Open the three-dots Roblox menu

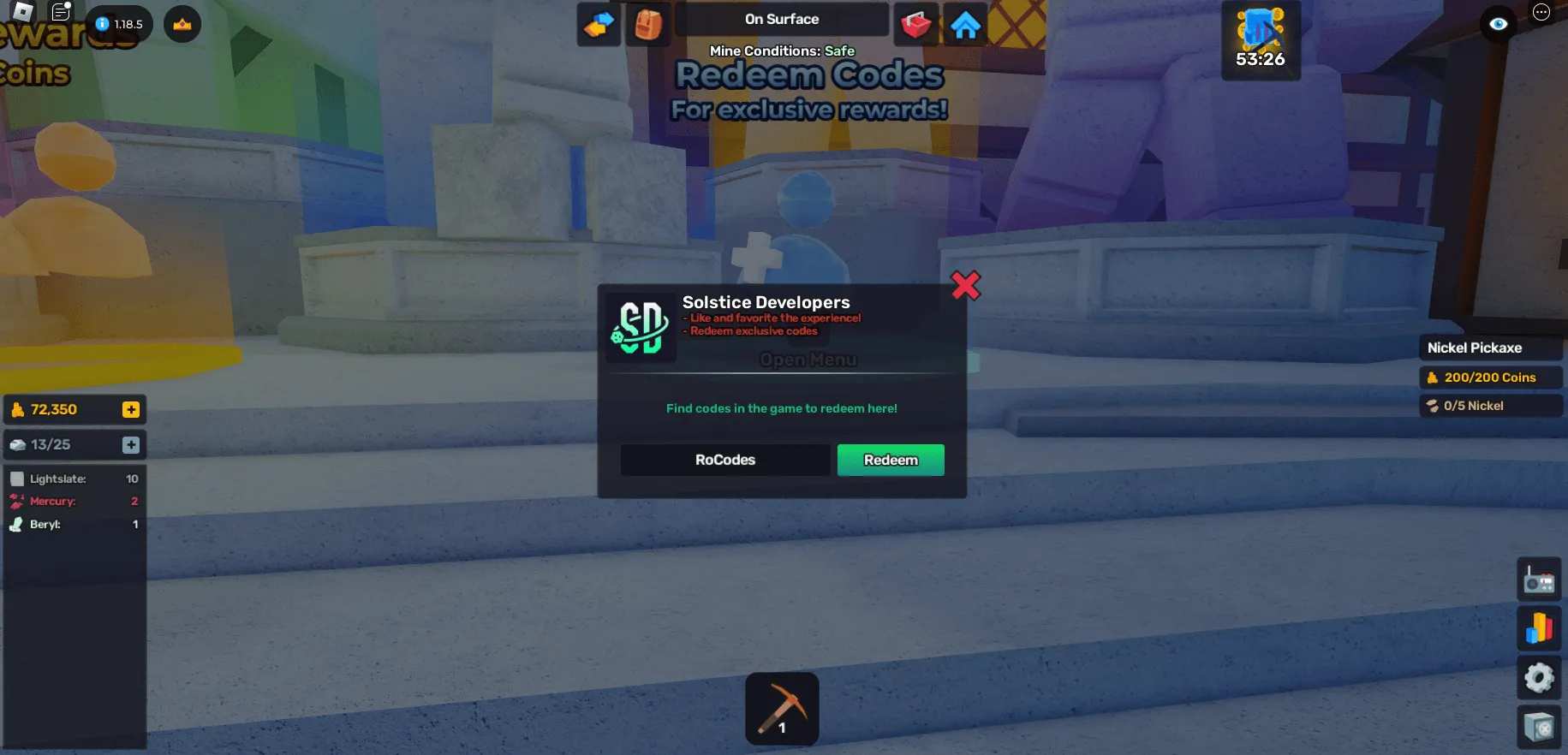1541,10
